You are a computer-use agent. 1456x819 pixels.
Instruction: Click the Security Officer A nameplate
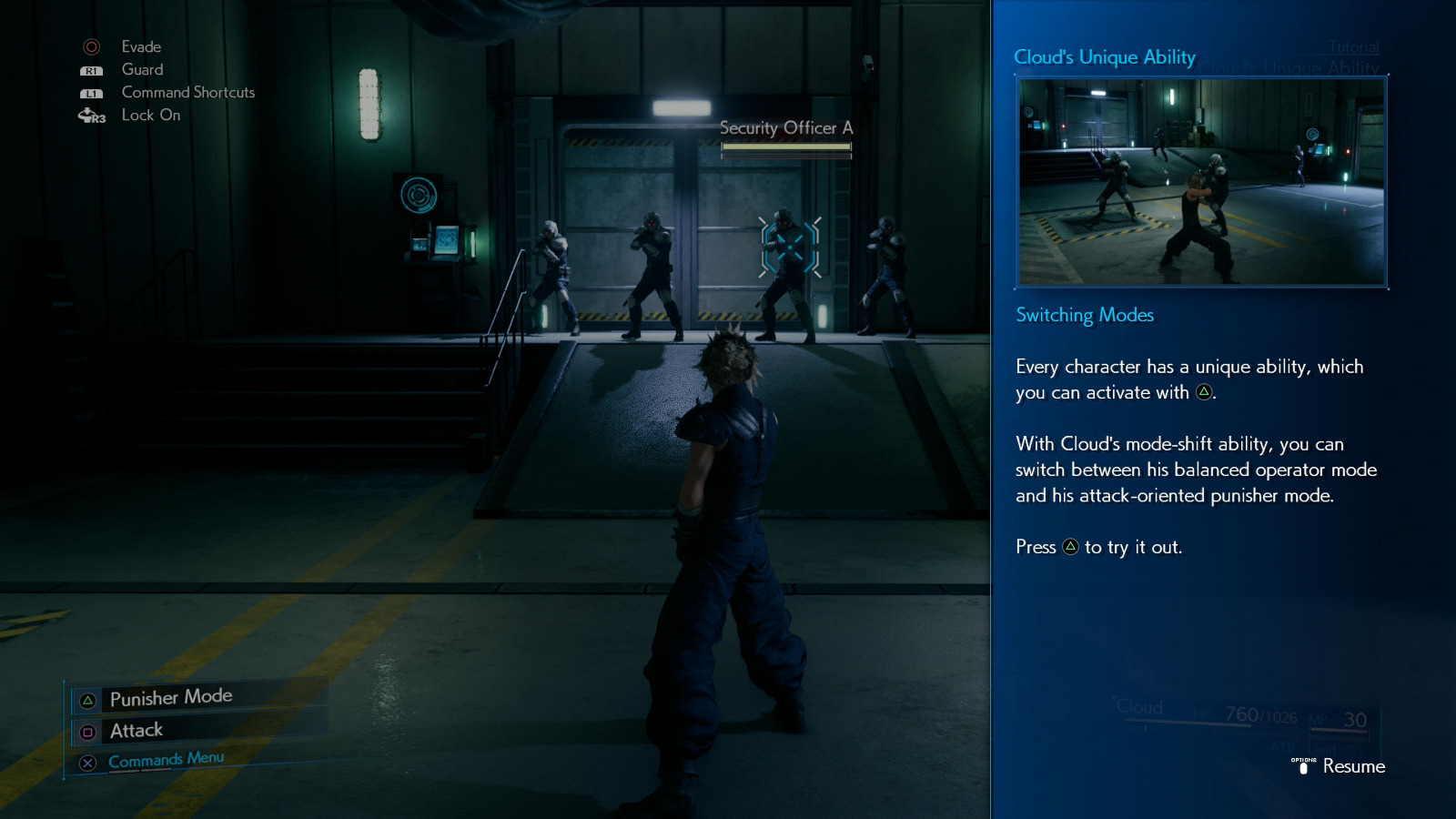[x=784, y=128]
